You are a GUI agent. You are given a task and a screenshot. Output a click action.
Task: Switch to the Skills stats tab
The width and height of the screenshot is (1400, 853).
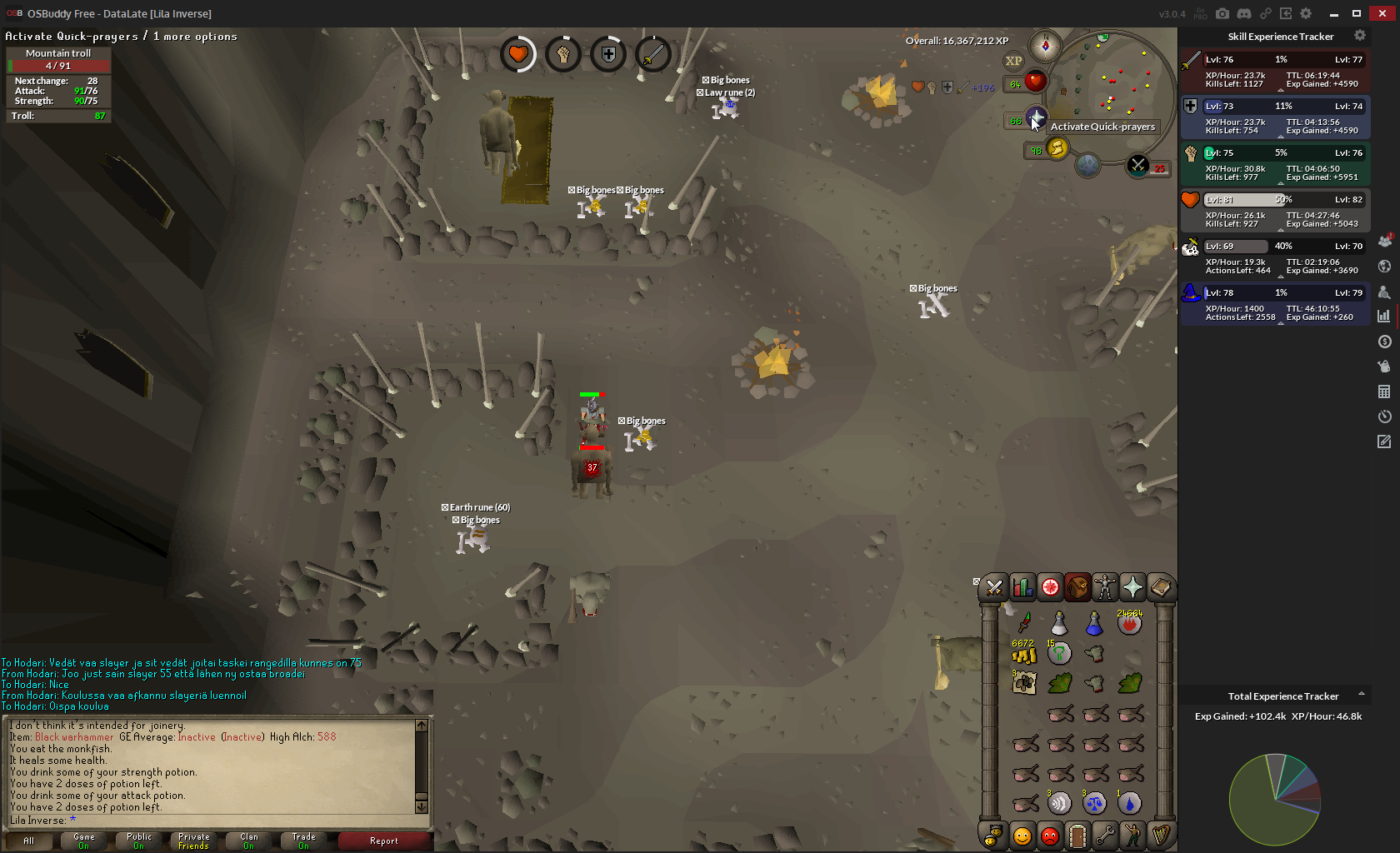(x=1022, y=588)
